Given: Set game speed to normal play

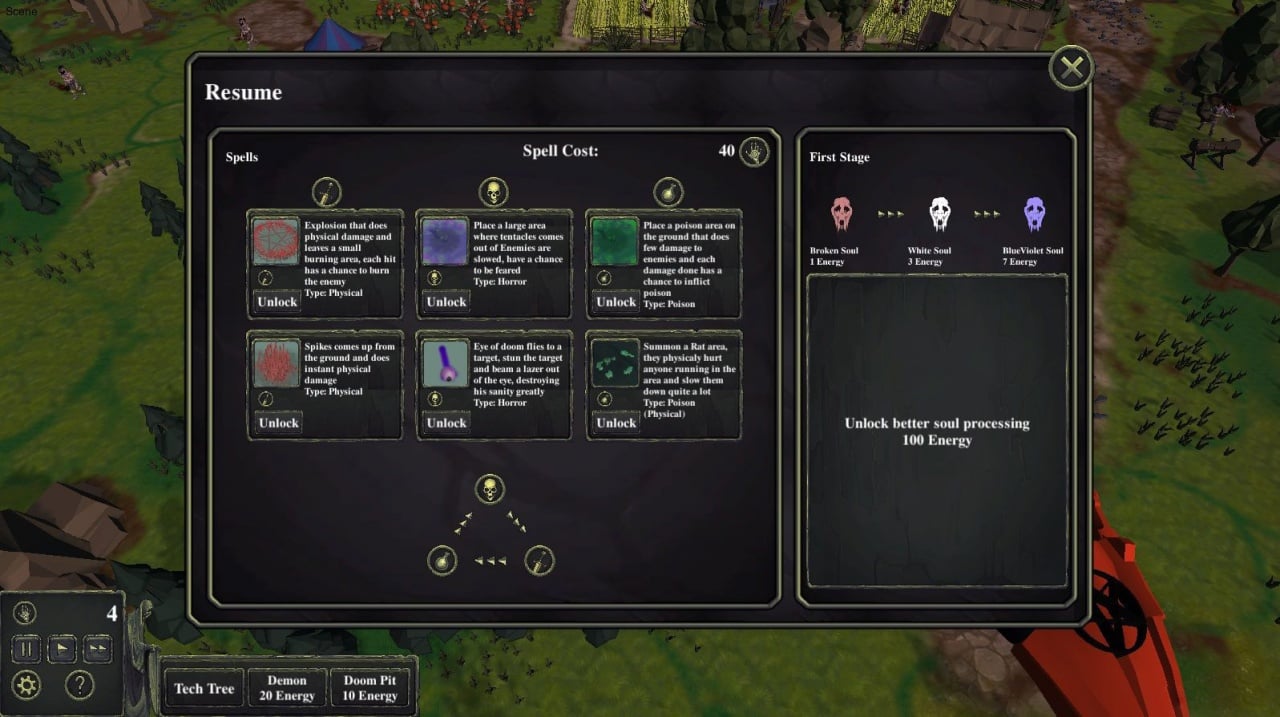Looking at the screenshot, I should [x=61, y=648].
